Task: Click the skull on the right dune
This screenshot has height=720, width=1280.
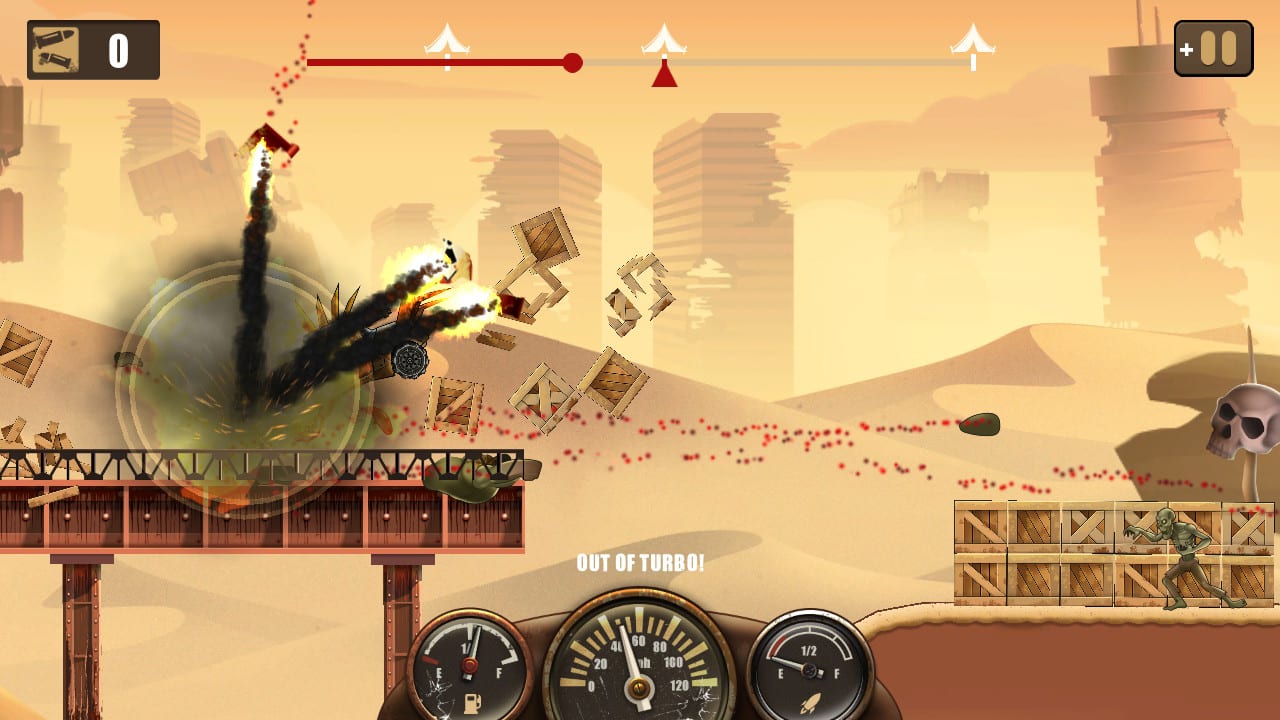Action: pyautogui.click(x=1245, y=420)
